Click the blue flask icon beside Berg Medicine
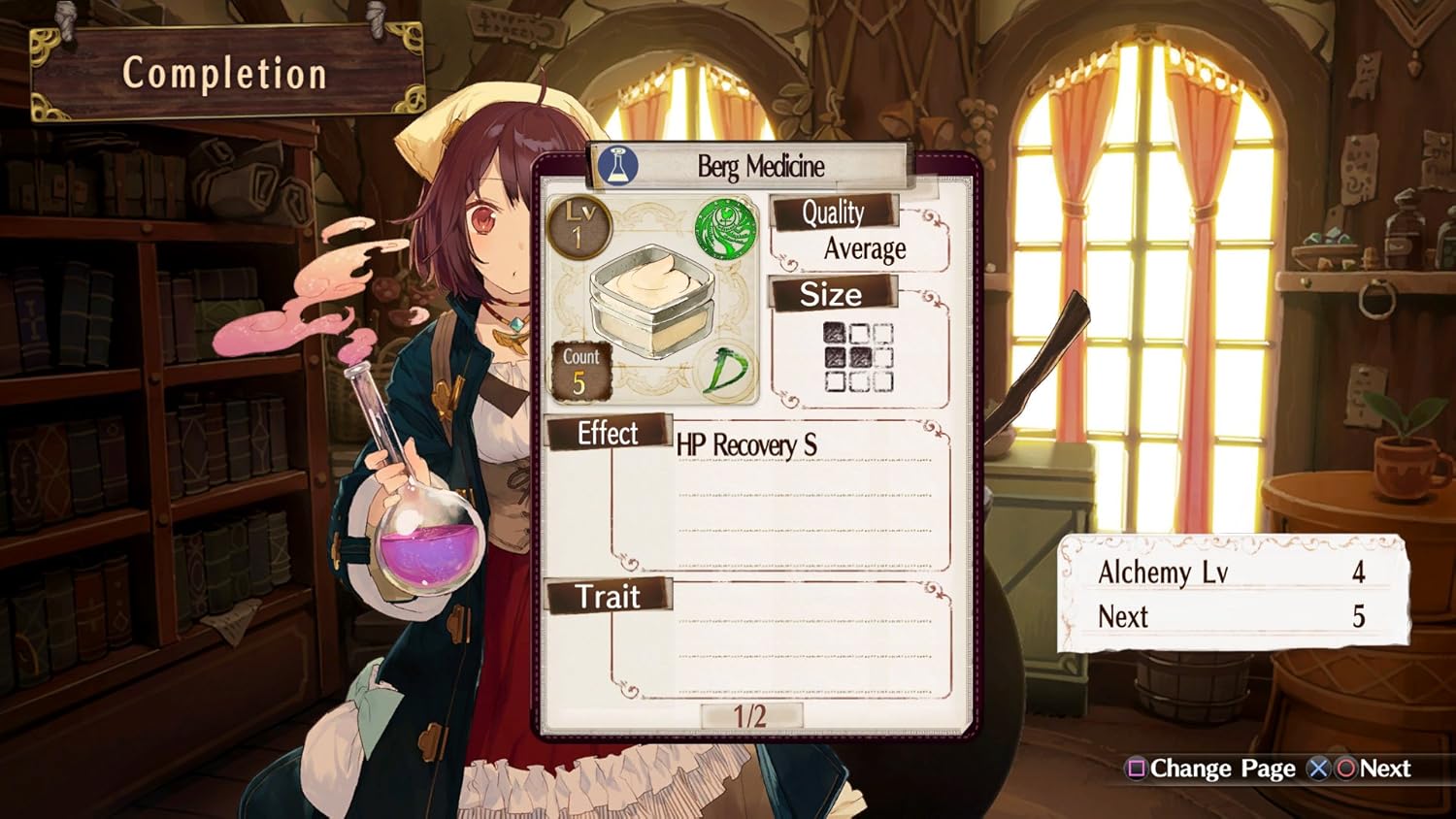 [617, 166]
